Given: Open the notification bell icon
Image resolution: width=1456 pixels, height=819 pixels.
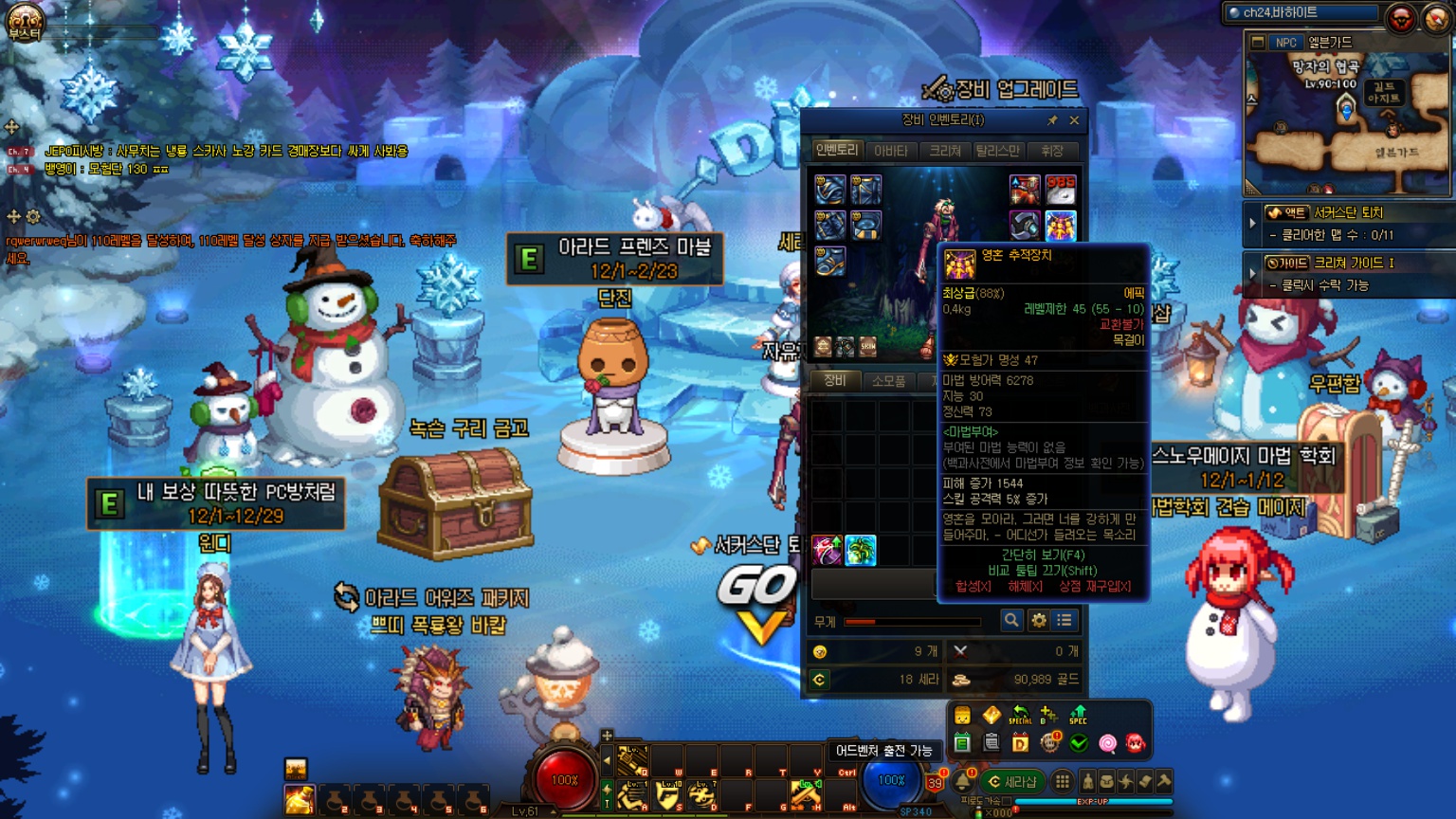Looking at the screenshot, I should point(963,782).
